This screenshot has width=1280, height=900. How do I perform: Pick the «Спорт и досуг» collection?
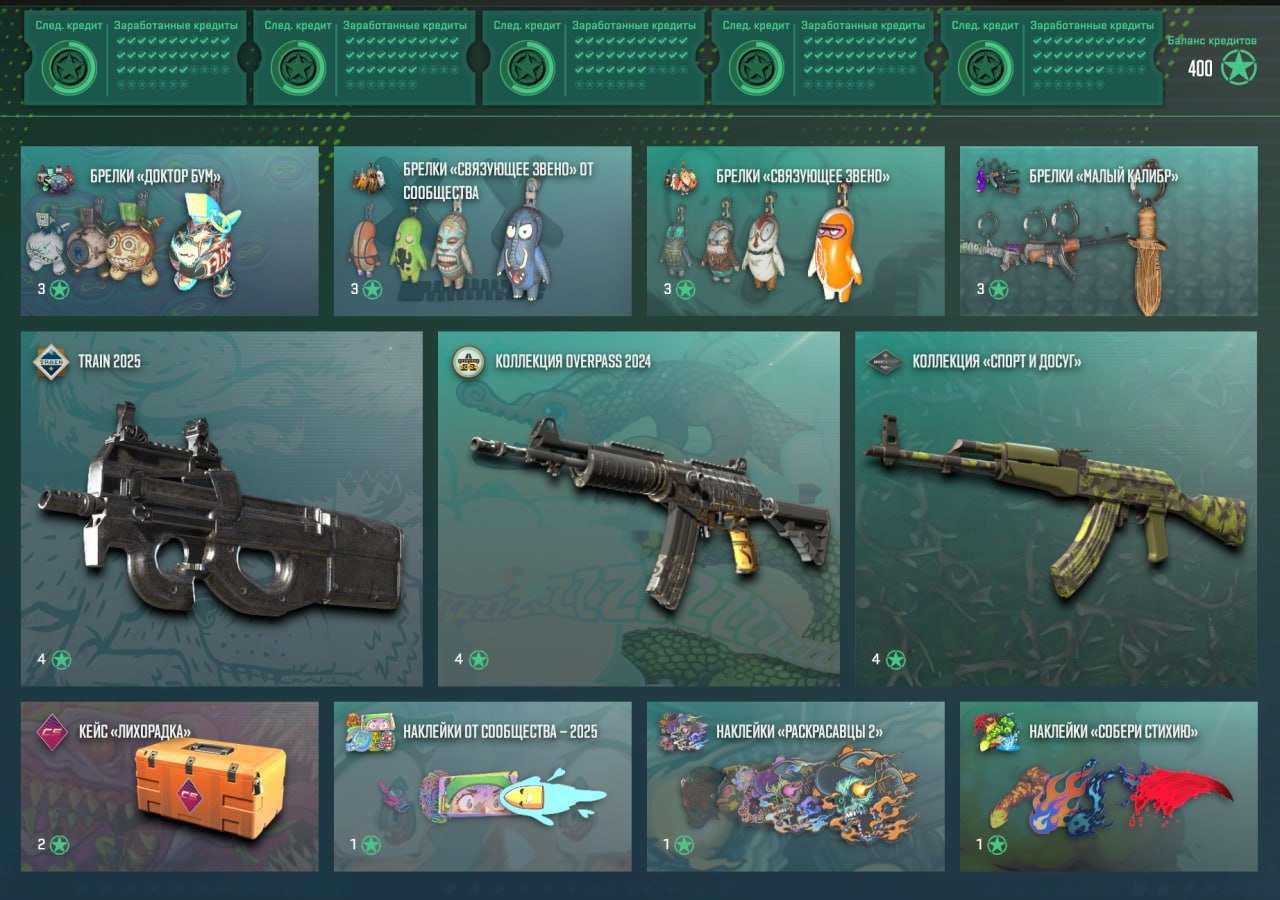click(x=1055, y=509)
